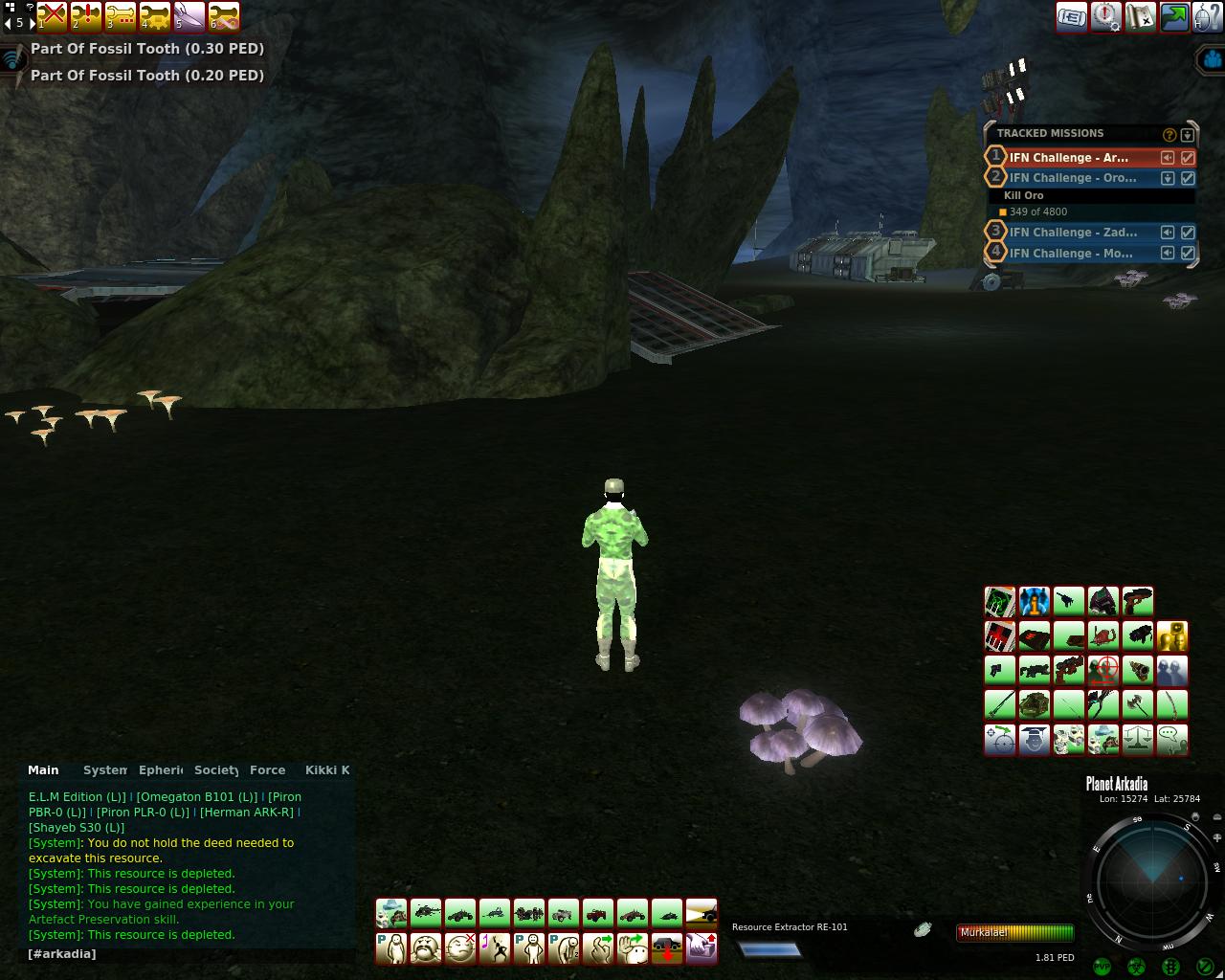
Task: Select the Force chat tab
Action: coord(267,770)
